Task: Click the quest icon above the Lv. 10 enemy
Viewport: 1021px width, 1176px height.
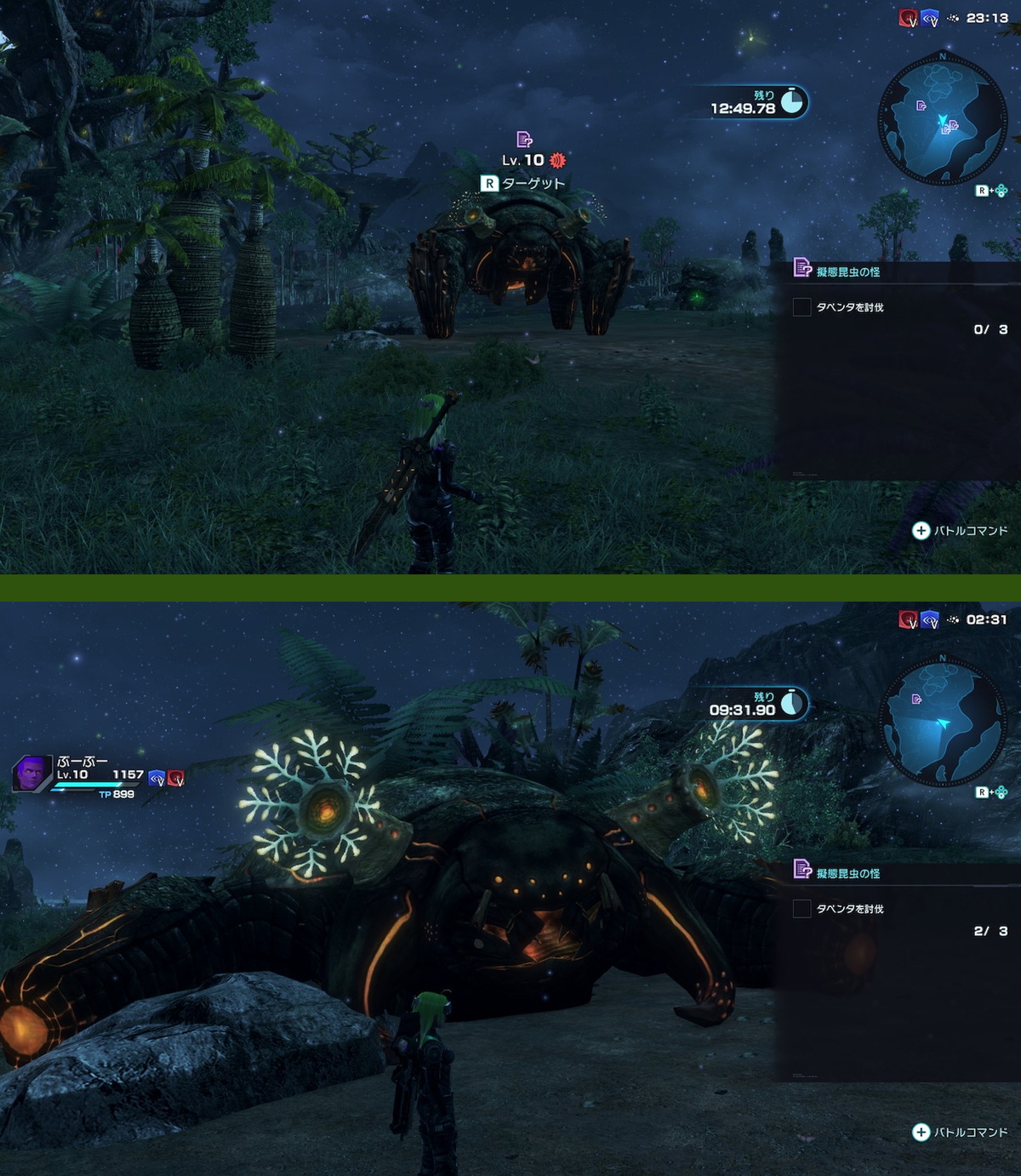Action: (524, 140)
